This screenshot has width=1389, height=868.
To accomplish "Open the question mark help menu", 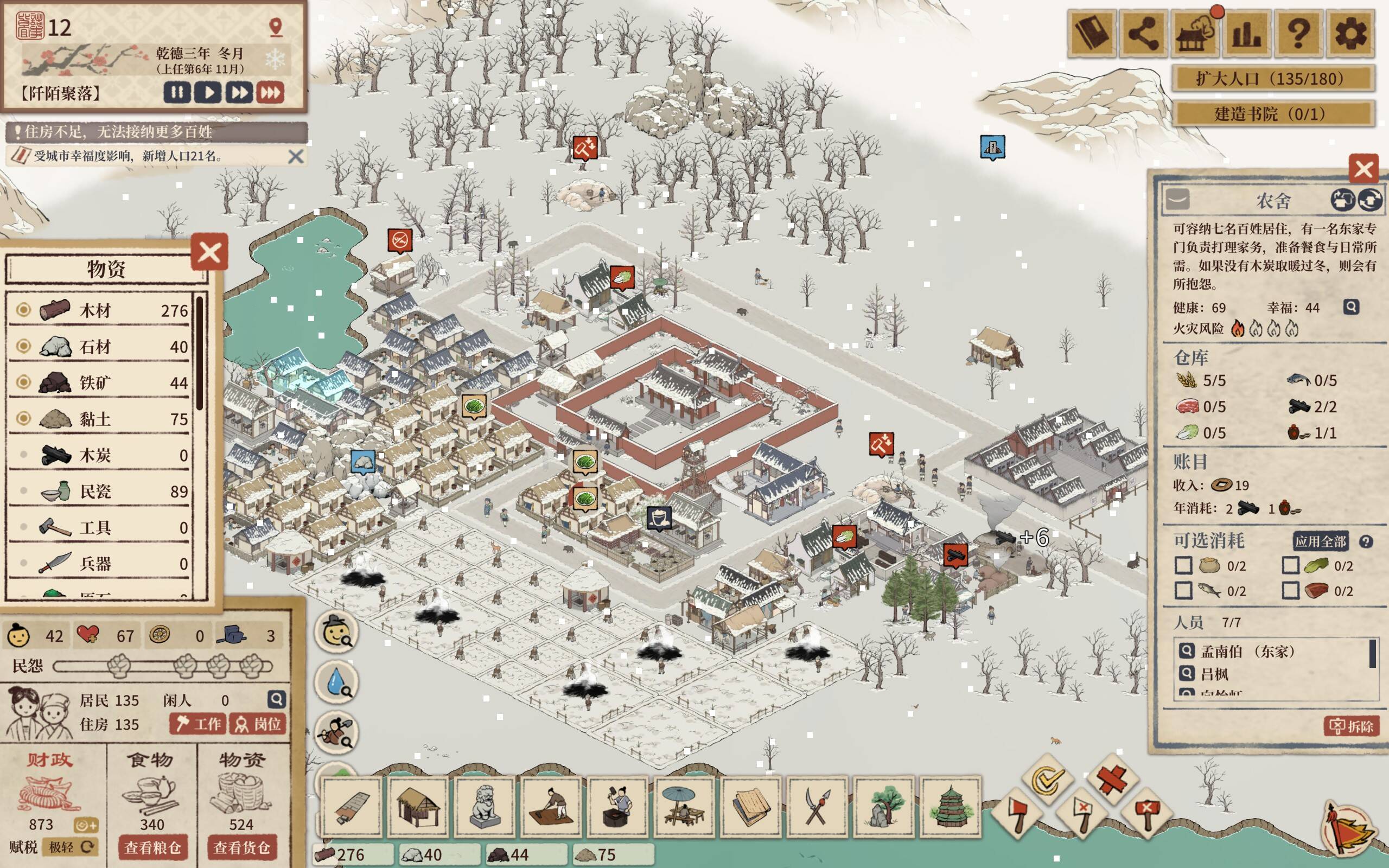I will 1298,33.
